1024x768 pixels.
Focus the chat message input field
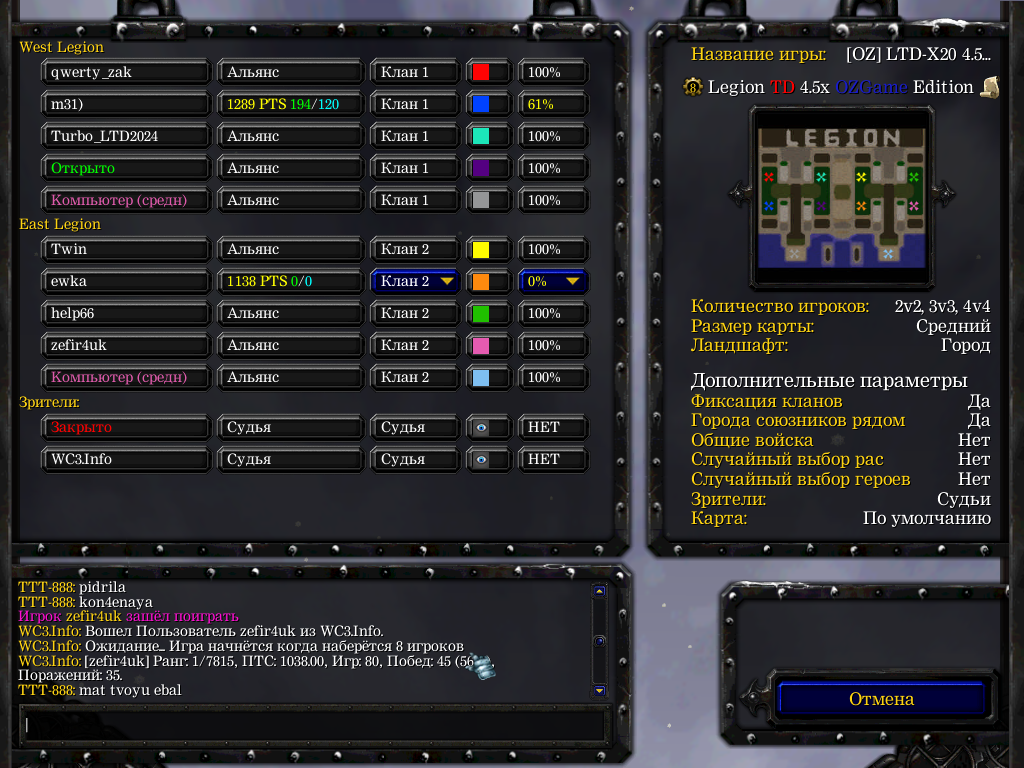[313, 724]
